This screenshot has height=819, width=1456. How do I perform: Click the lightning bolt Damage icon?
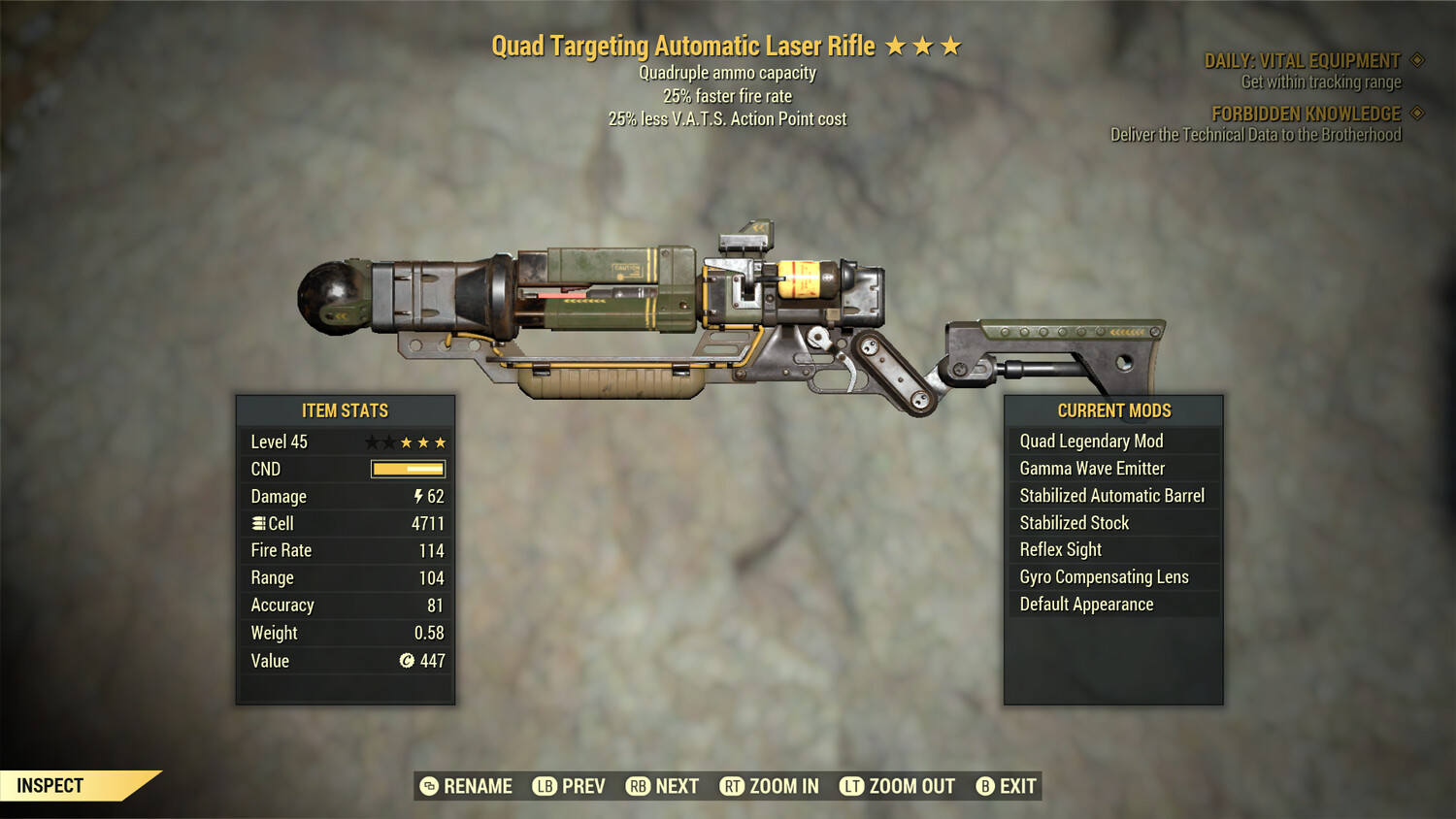click(418, 496)
